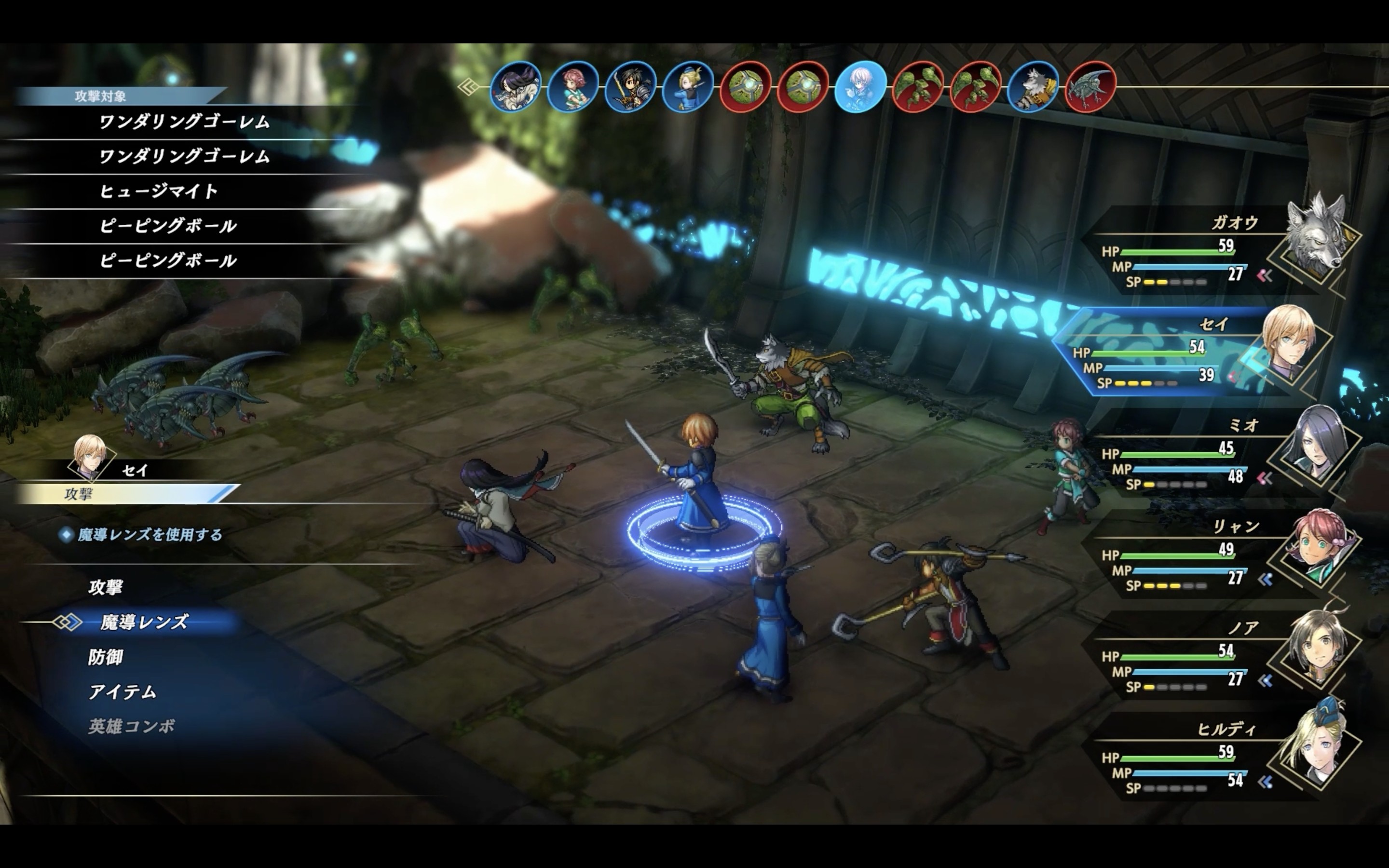Select the 英雄コンボ command
1389x868 pixels.
(x=132, y=727)
